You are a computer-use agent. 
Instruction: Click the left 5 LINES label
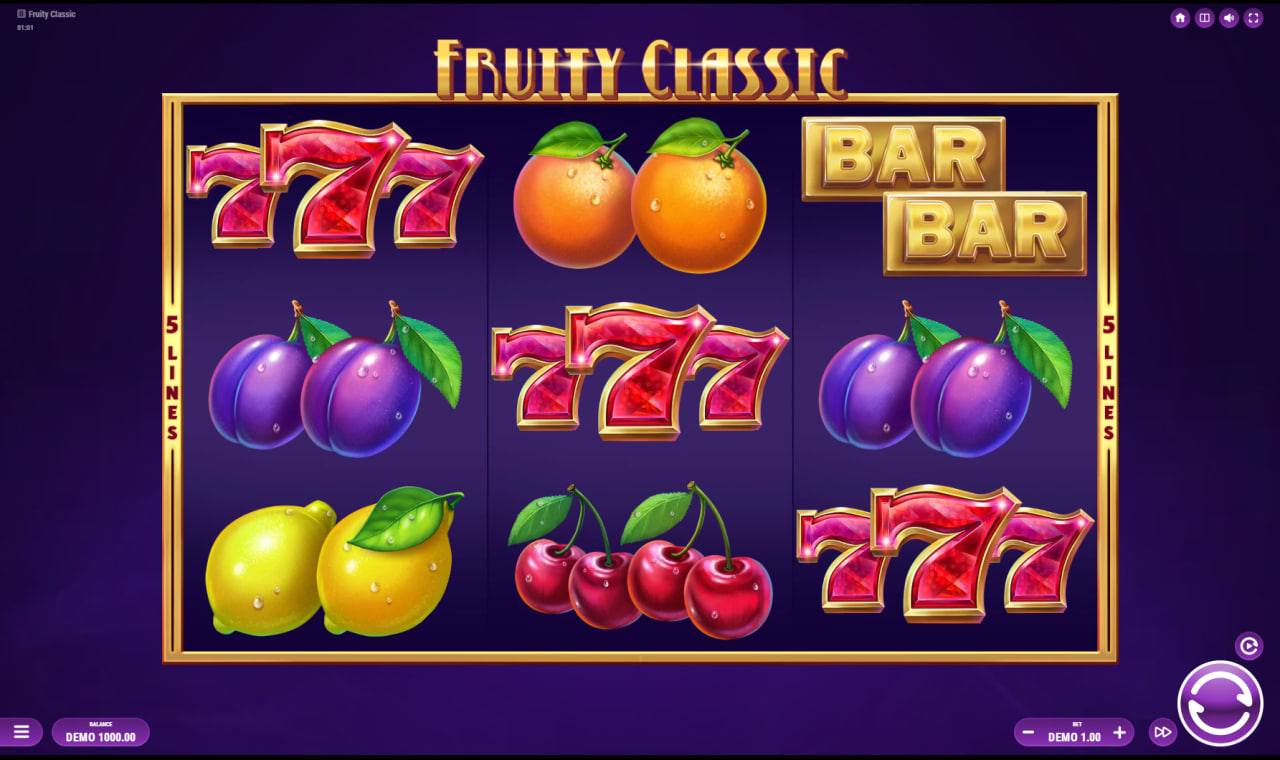(172, 375)
